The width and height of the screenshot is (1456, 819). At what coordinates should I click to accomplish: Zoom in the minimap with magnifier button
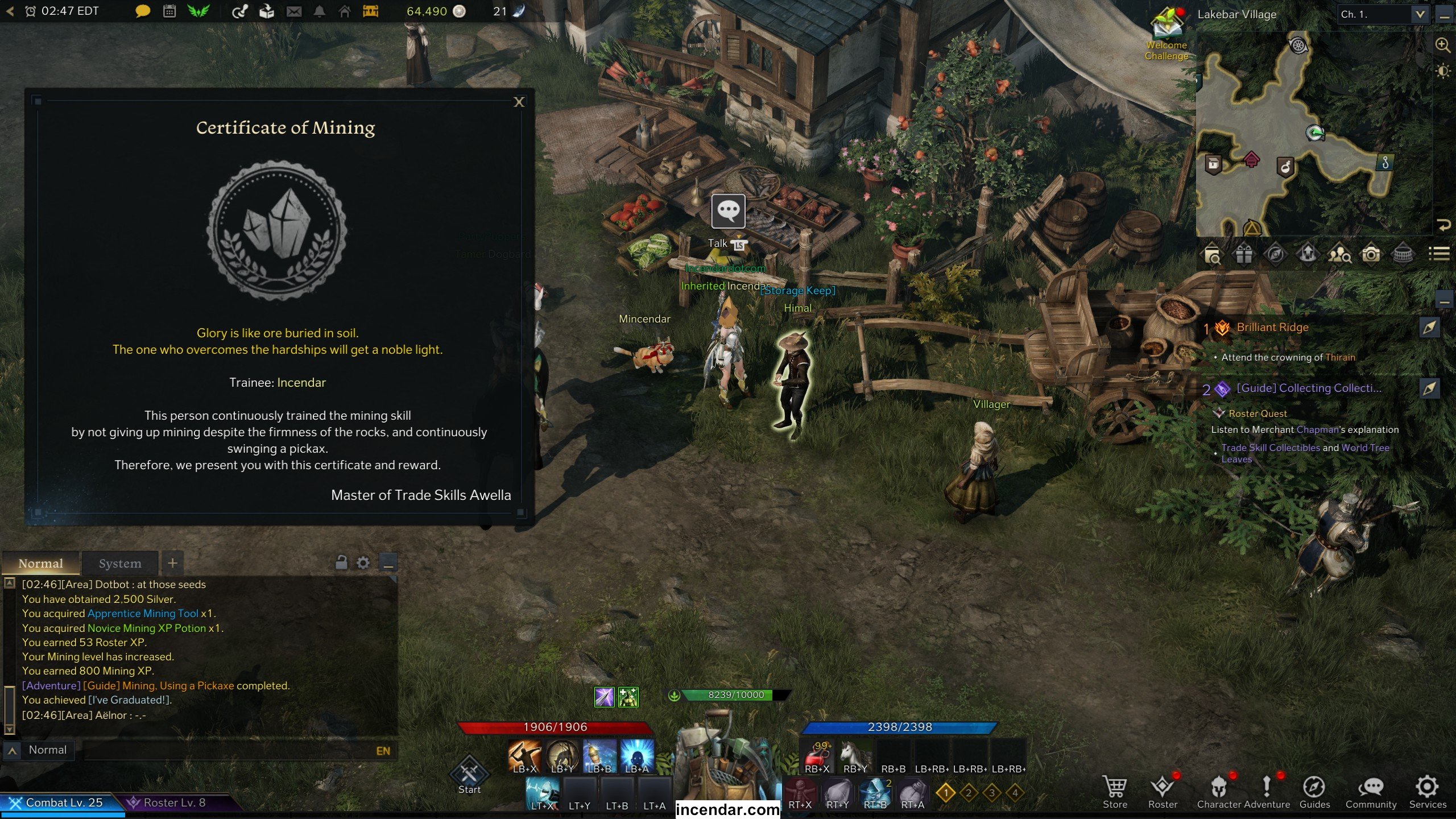pyautogui.click(x=1442, y=45)
